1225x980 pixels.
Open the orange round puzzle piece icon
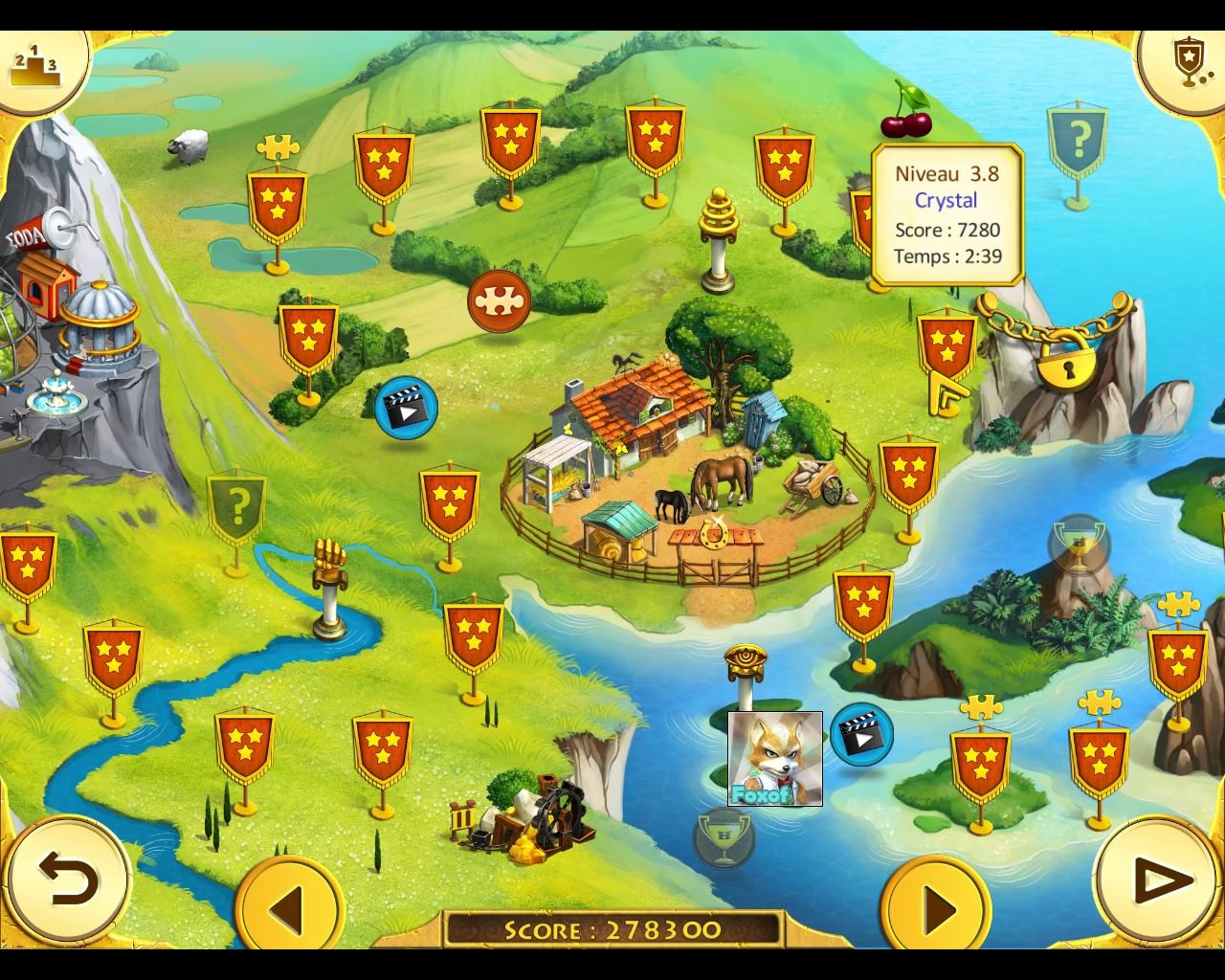[499, 301]
